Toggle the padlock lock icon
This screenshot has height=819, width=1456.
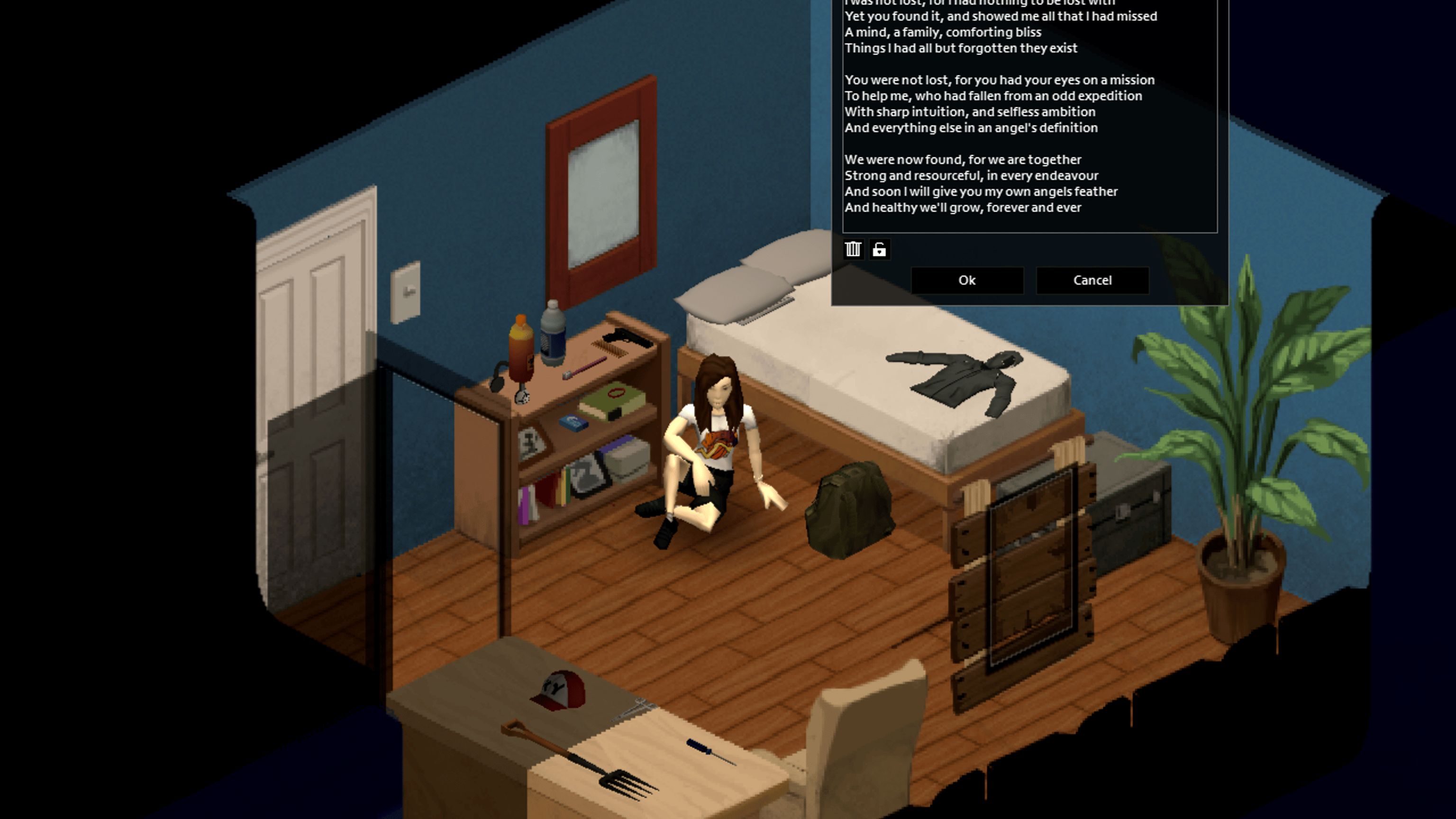[879, 249]
